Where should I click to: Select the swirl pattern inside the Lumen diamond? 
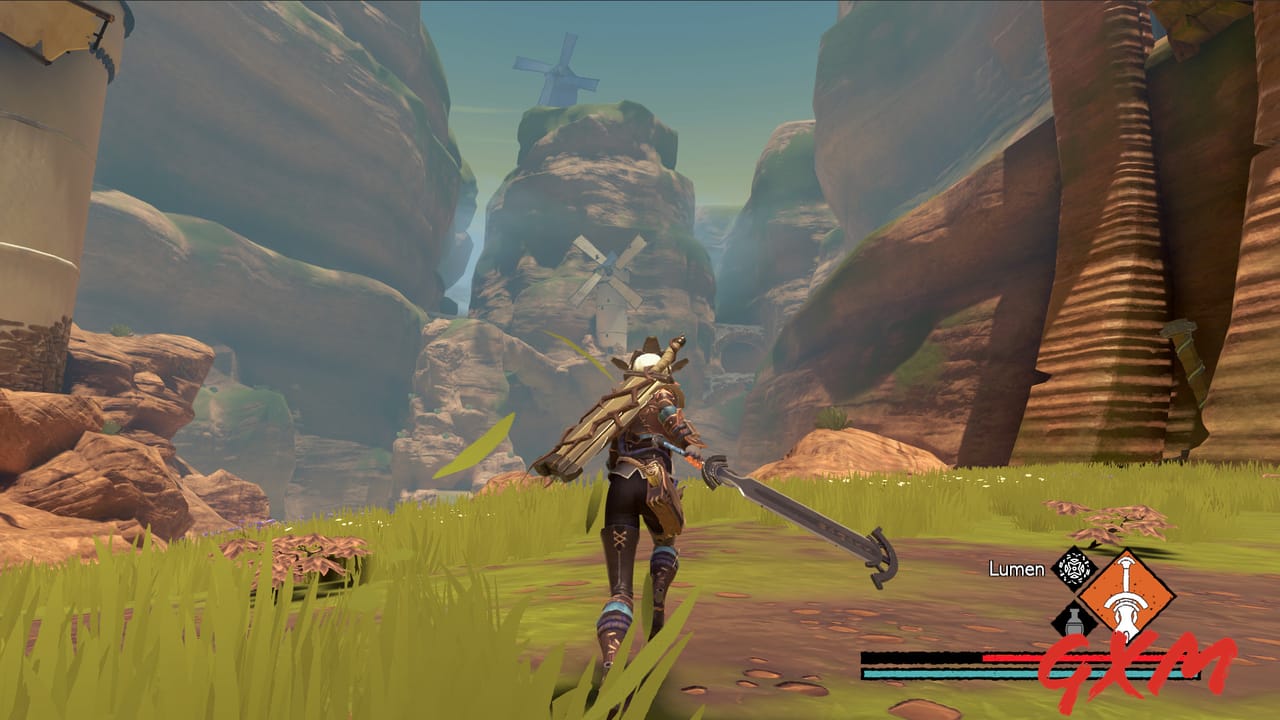(1073, 568)
